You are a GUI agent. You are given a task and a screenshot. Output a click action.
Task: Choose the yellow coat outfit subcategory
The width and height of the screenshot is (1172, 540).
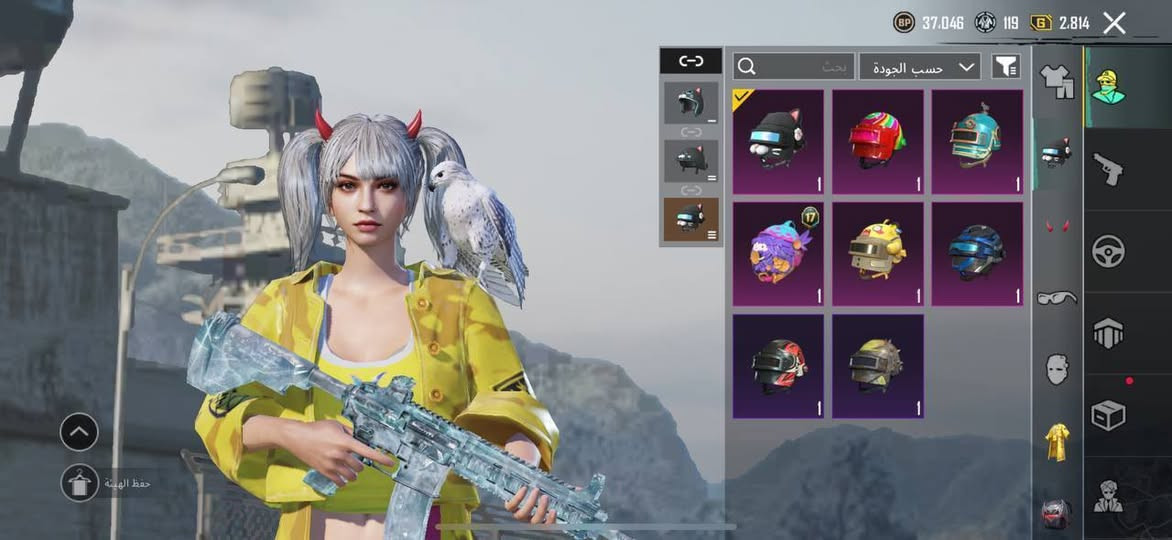(1057, 442)
